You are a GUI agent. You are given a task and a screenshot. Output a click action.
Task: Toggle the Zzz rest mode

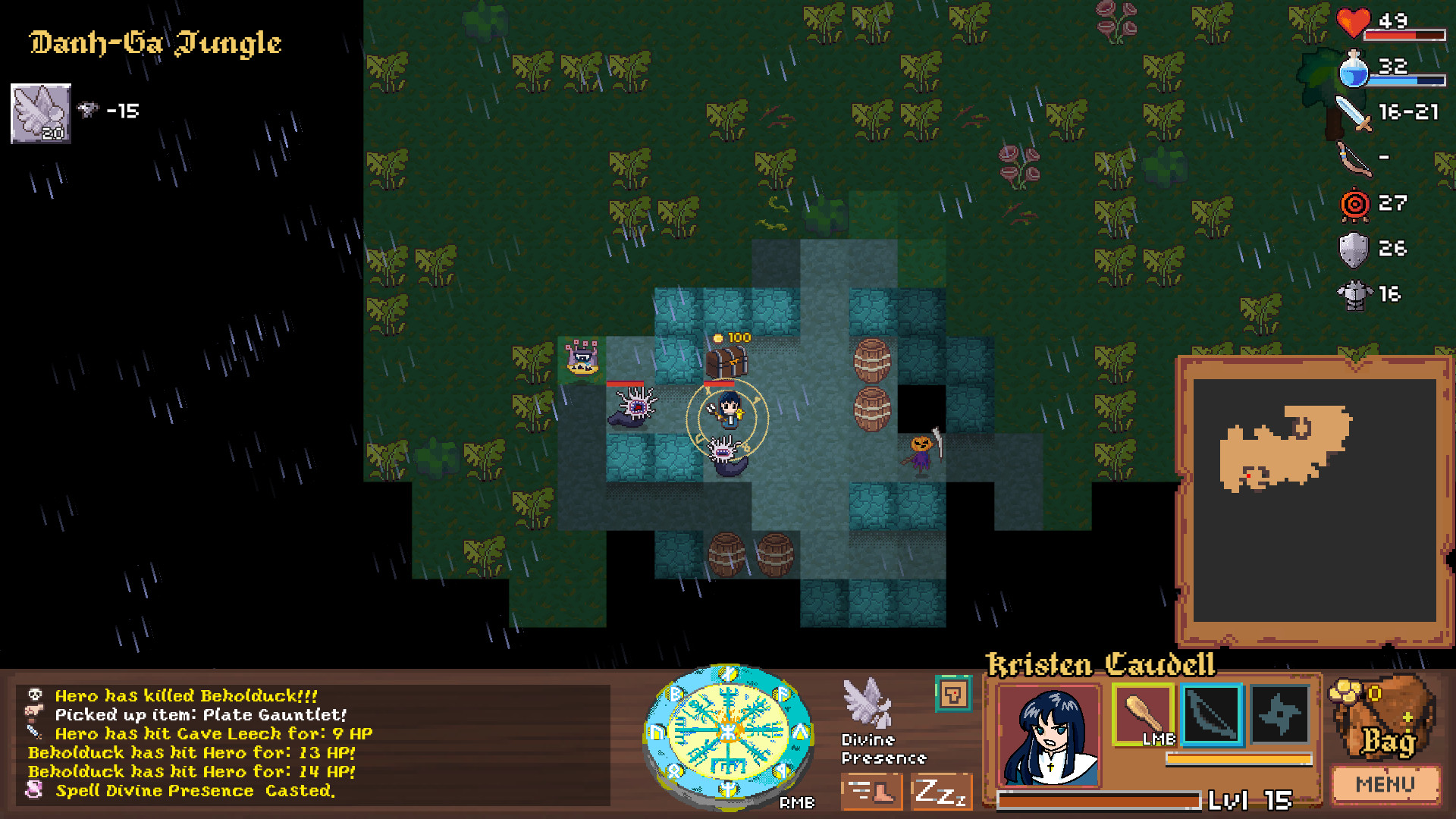(x=941, y=791)
